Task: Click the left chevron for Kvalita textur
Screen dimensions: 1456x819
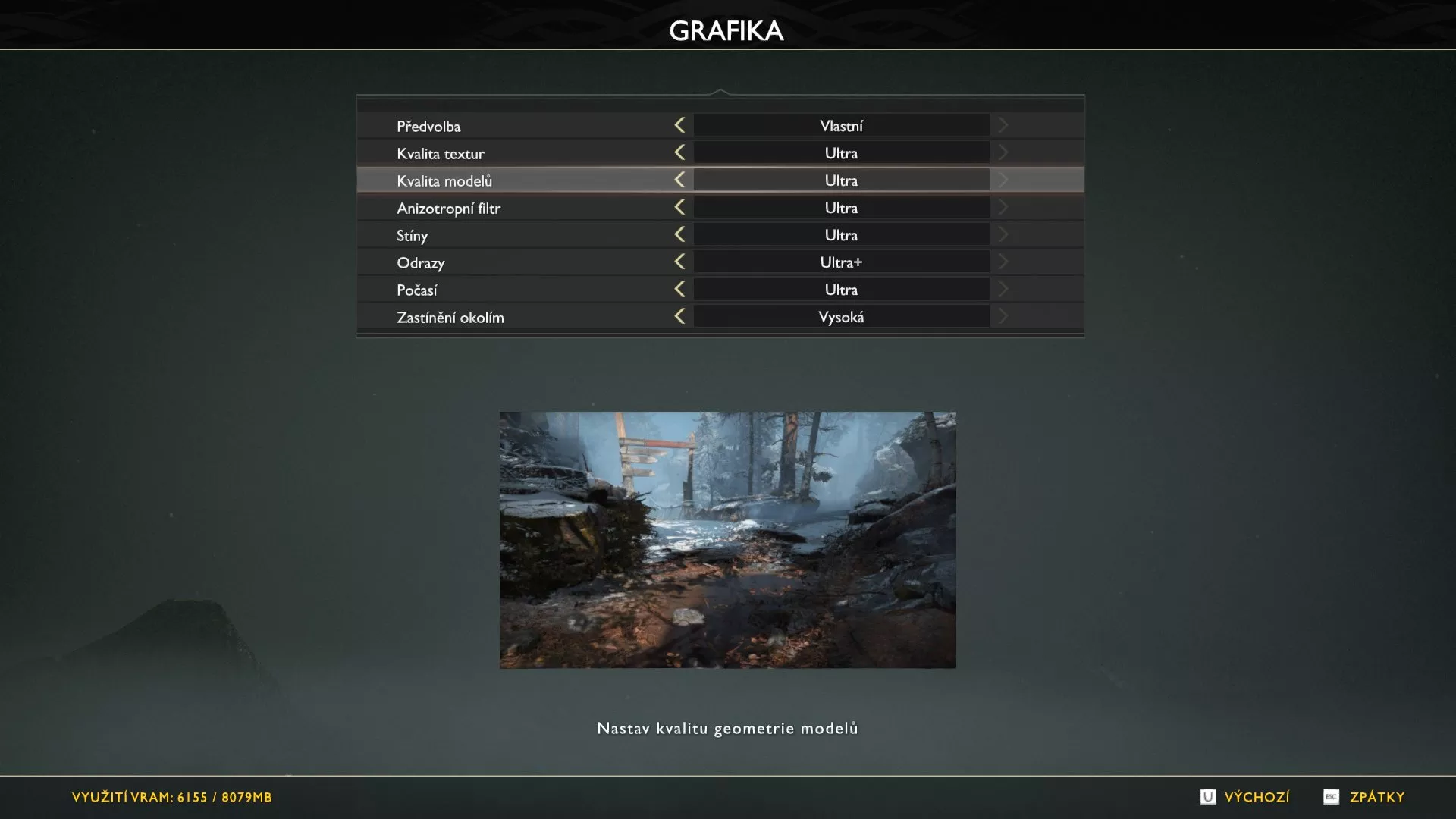Action: click(679, 152)
